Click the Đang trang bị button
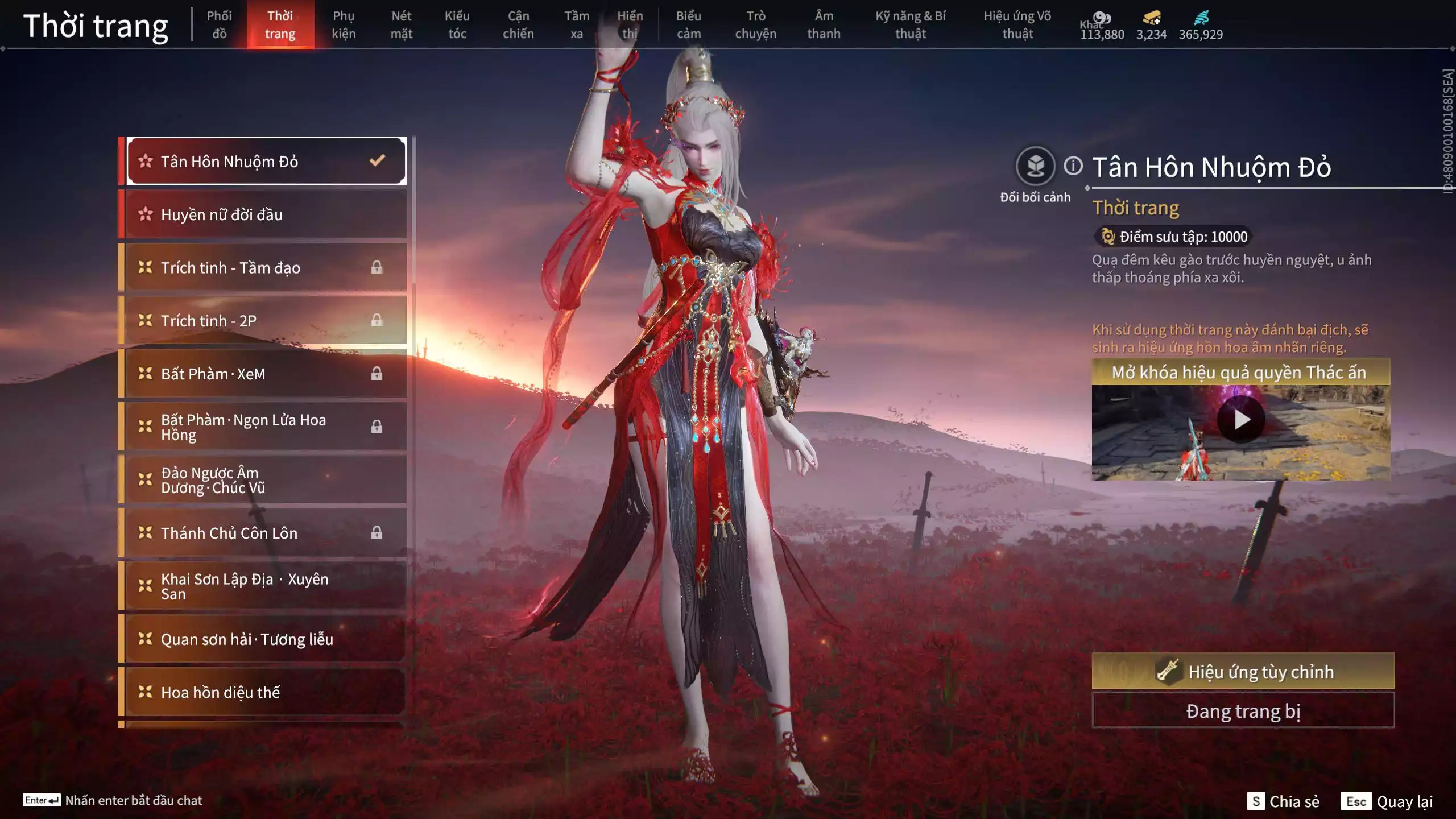Image resolution: width=1456 pixels, height=819 pixels. [x=1243, y=711]
